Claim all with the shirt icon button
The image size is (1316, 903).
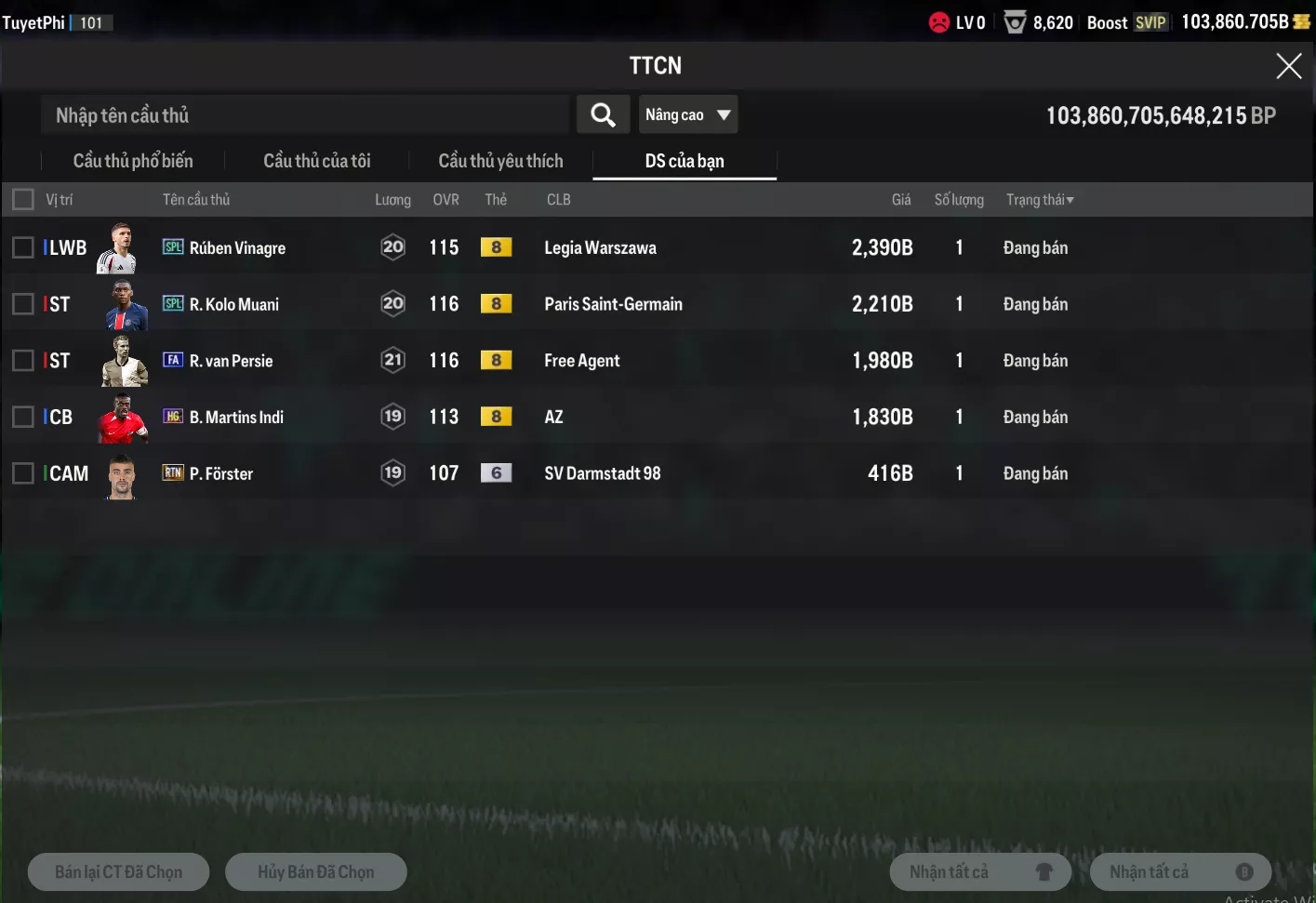[x=980, y=872]
